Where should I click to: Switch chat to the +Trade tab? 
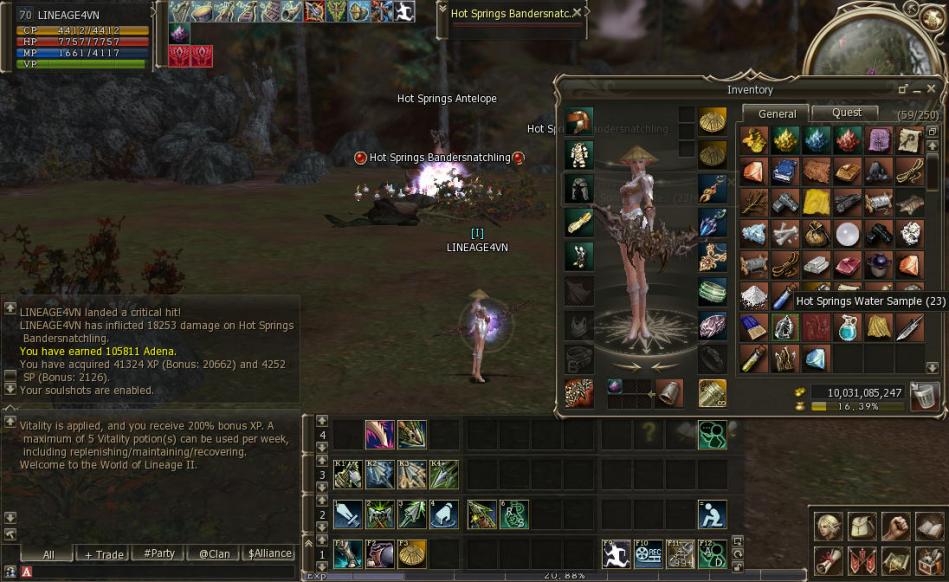coord(104,553)
